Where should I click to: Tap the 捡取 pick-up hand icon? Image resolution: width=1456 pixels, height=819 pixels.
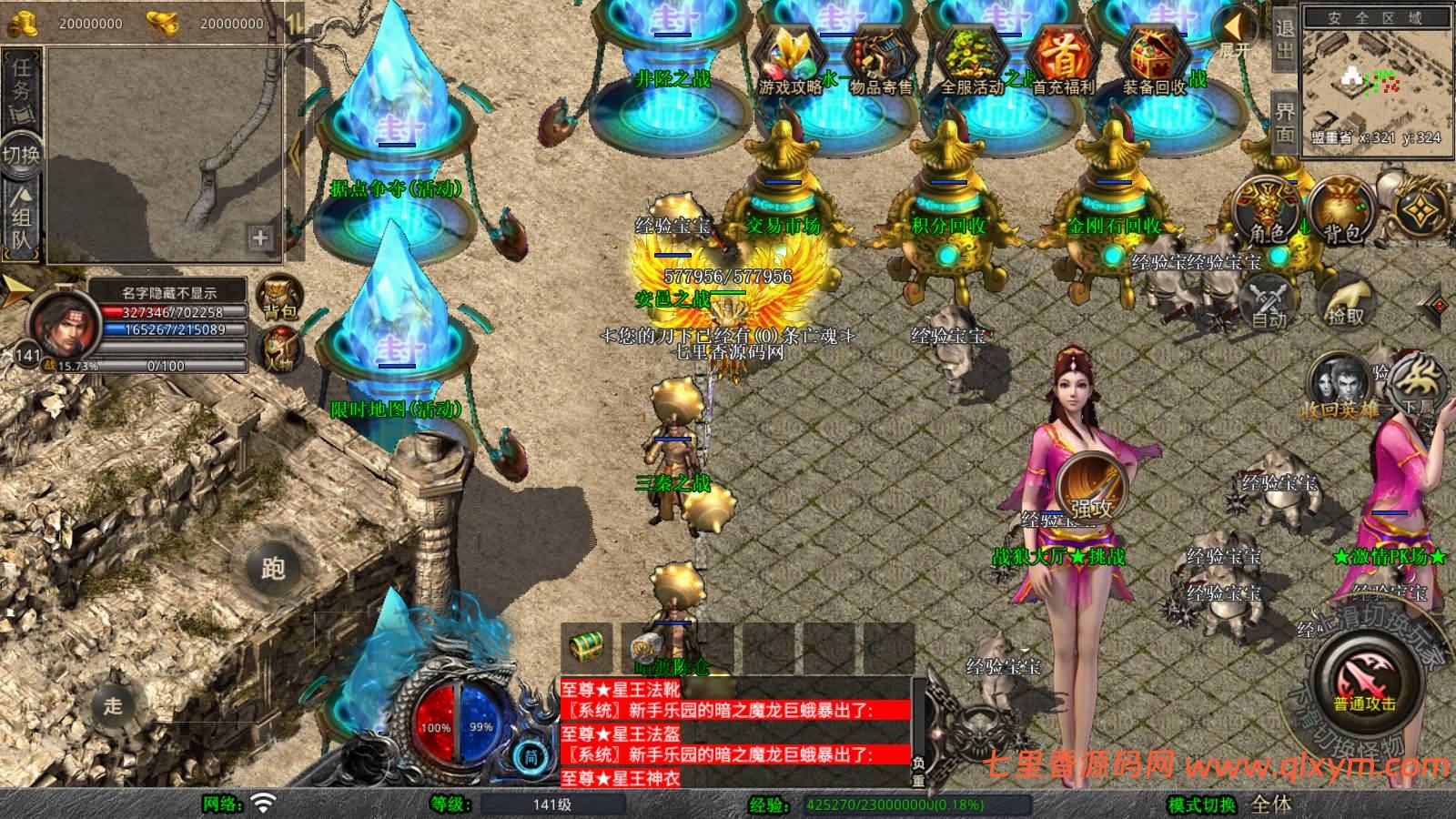click(1346, 299)
